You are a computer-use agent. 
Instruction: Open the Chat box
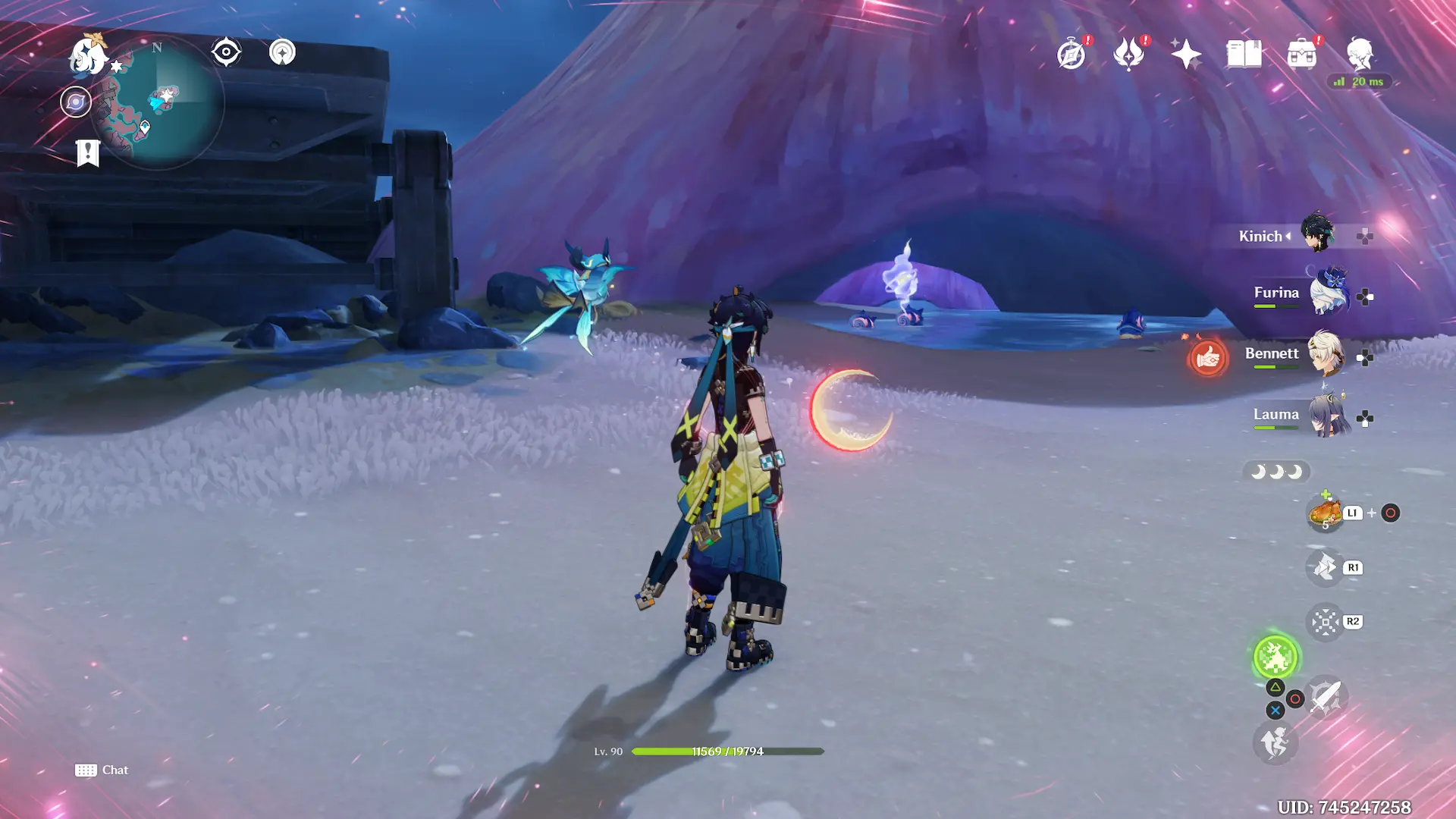pyautogui.click(x=102, y=770)
